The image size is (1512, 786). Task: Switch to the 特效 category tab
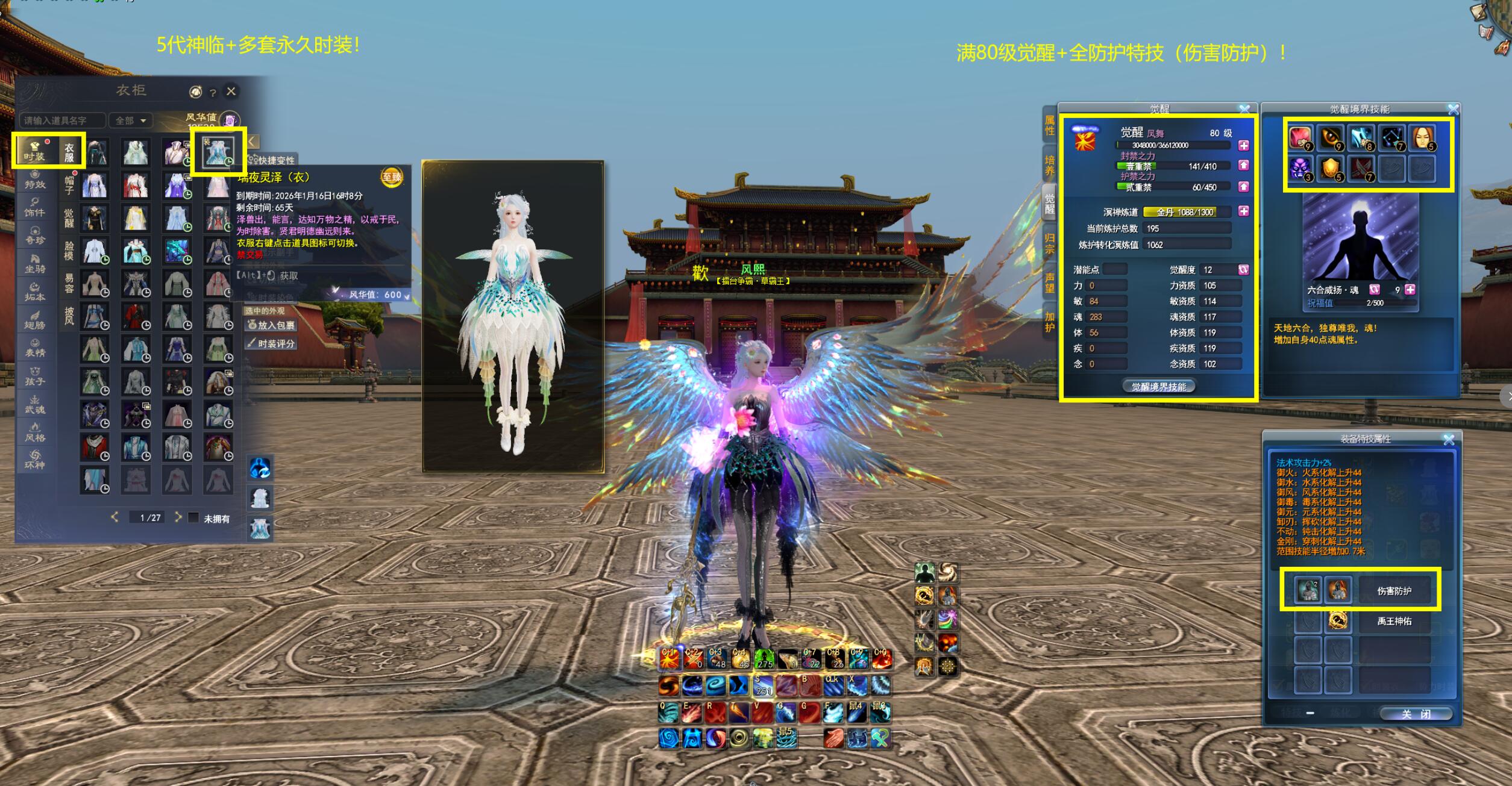point(35,180)
